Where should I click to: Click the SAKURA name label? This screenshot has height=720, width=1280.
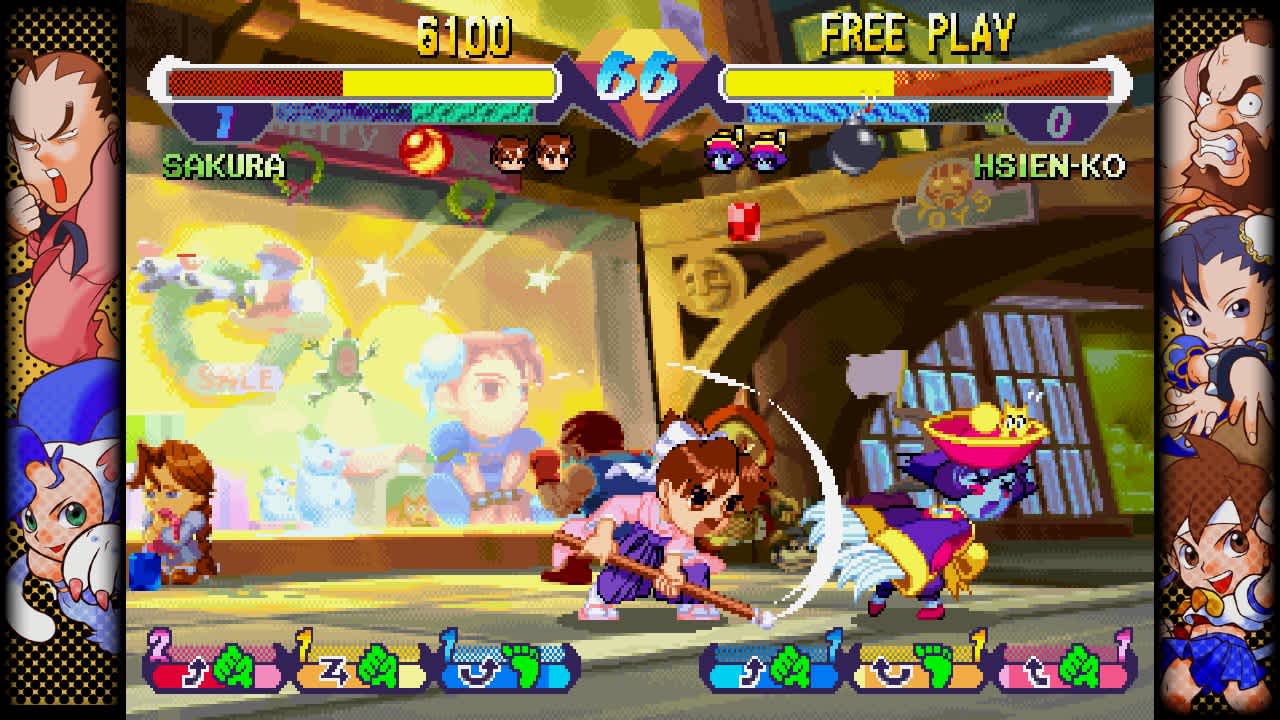(226, 165)
